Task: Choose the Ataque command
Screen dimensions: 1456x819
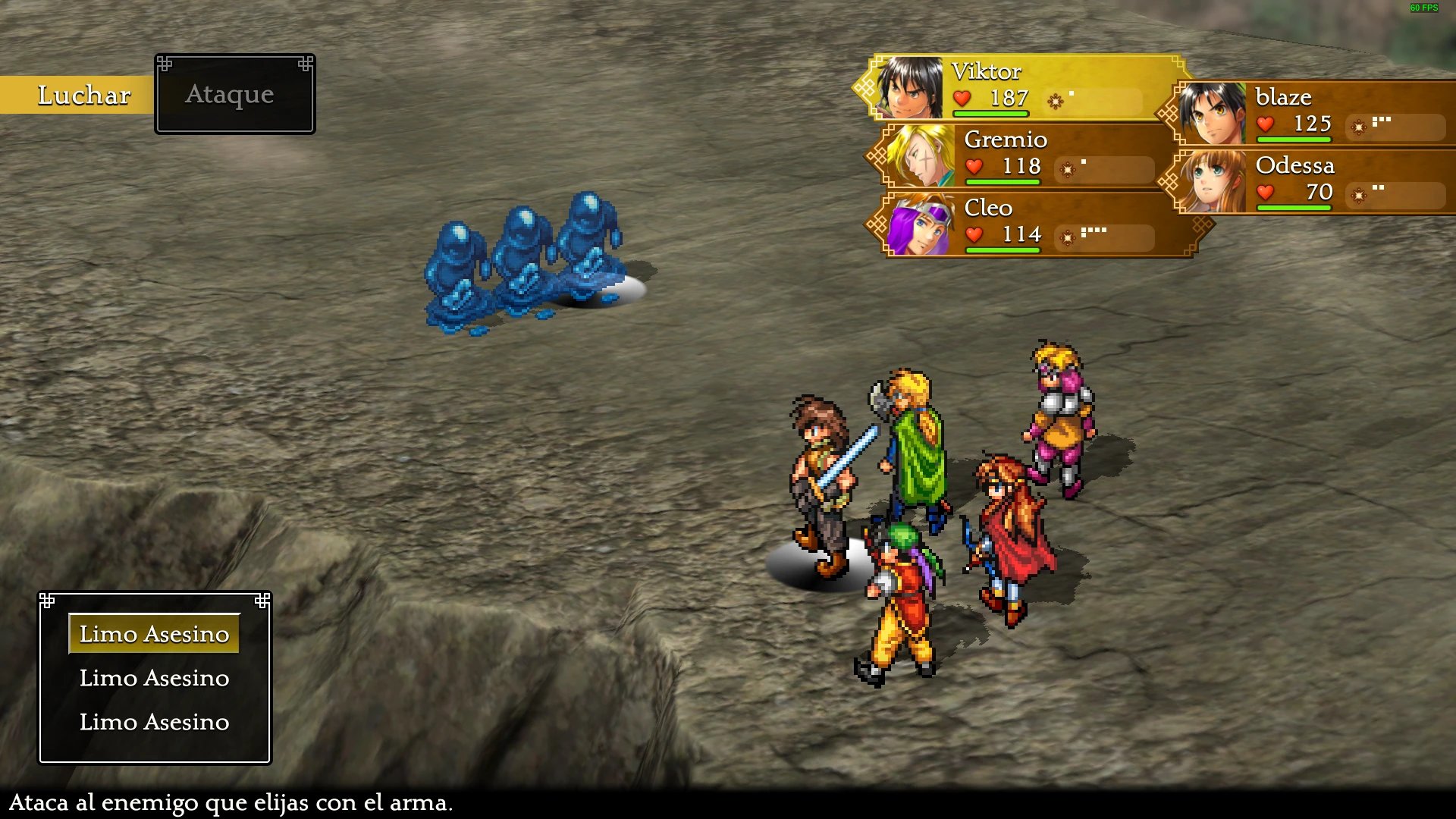Action: (230, 95)
